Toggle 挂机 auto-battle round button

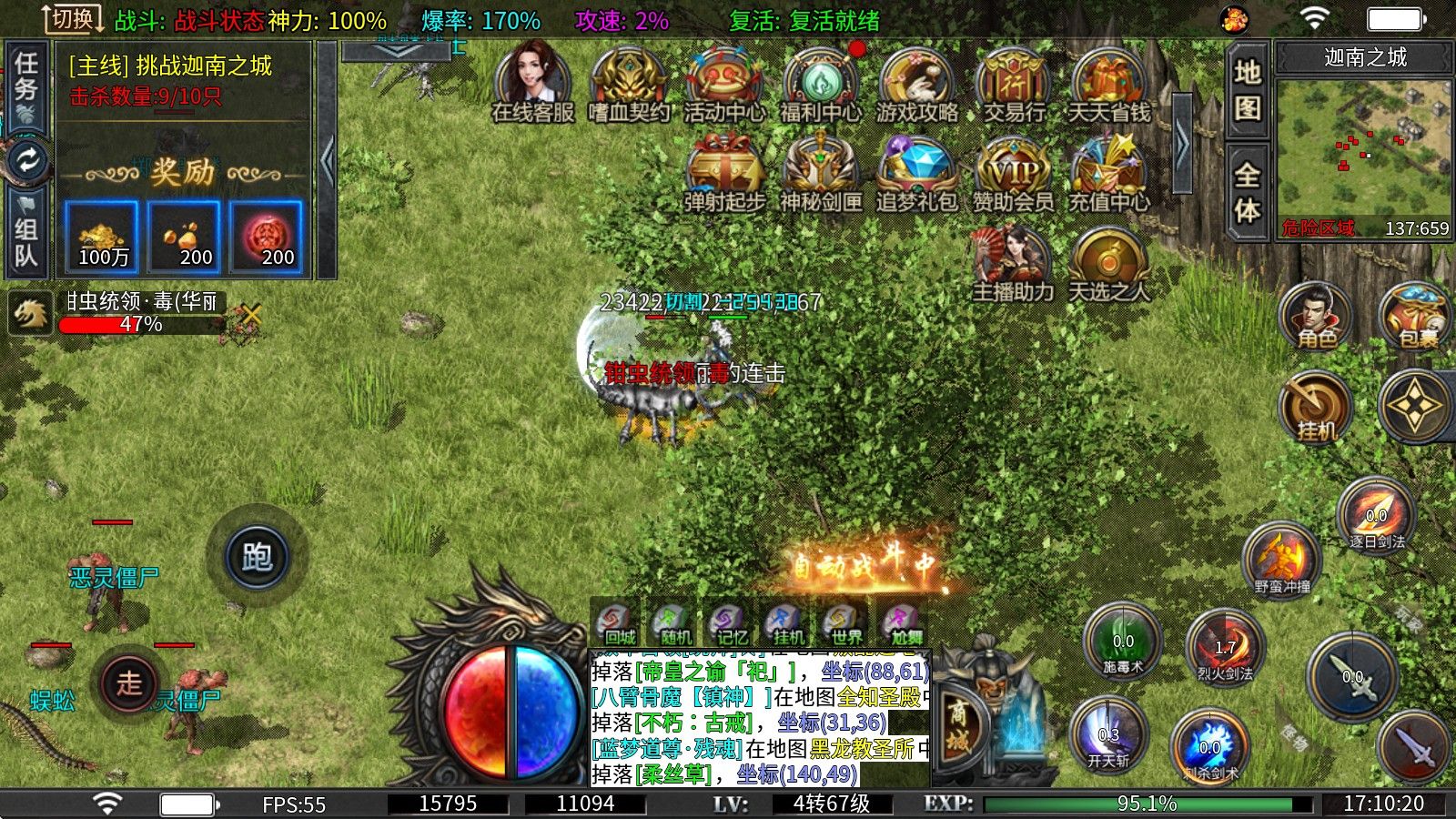[1316, 406]
